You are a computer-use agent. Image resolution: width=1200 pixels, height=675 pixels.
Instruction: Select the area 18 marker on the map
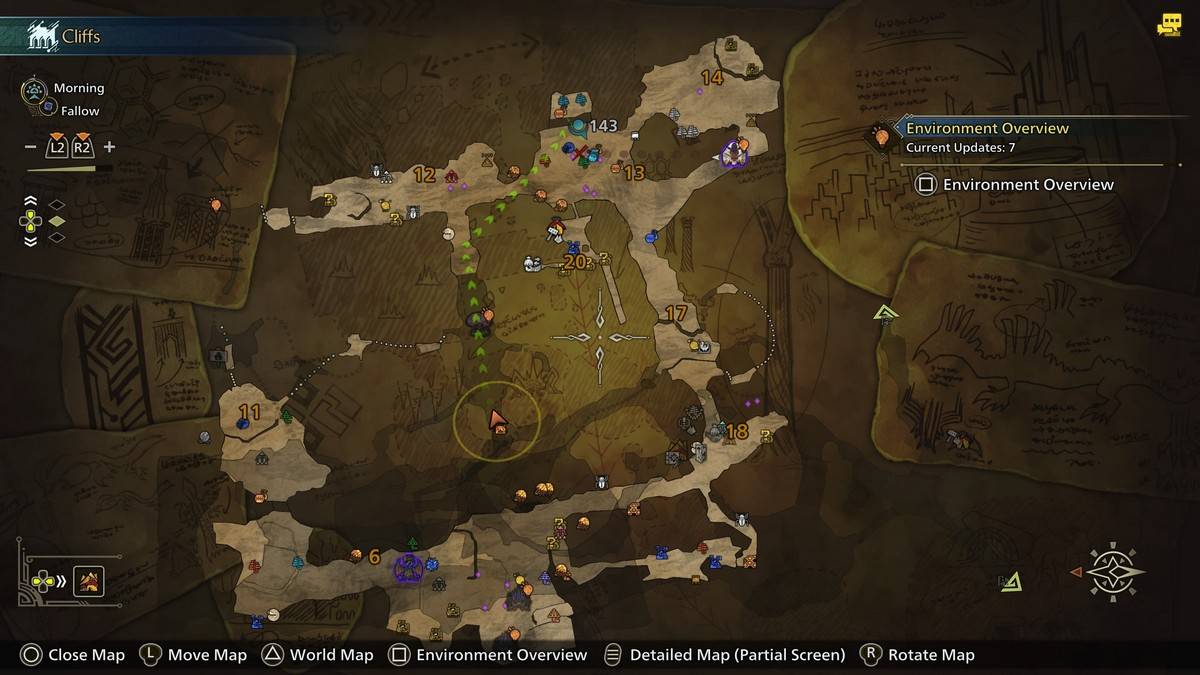737,432
